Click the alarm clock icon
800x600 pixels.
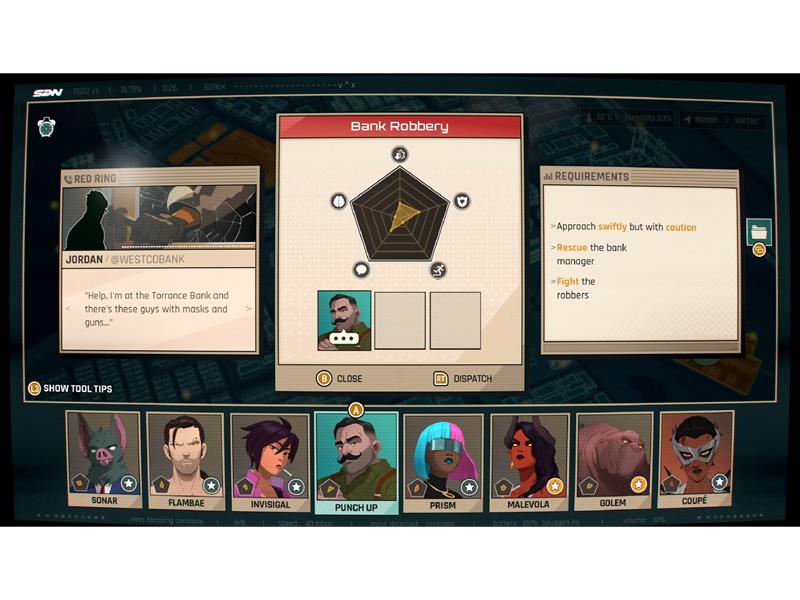[47, 127]
